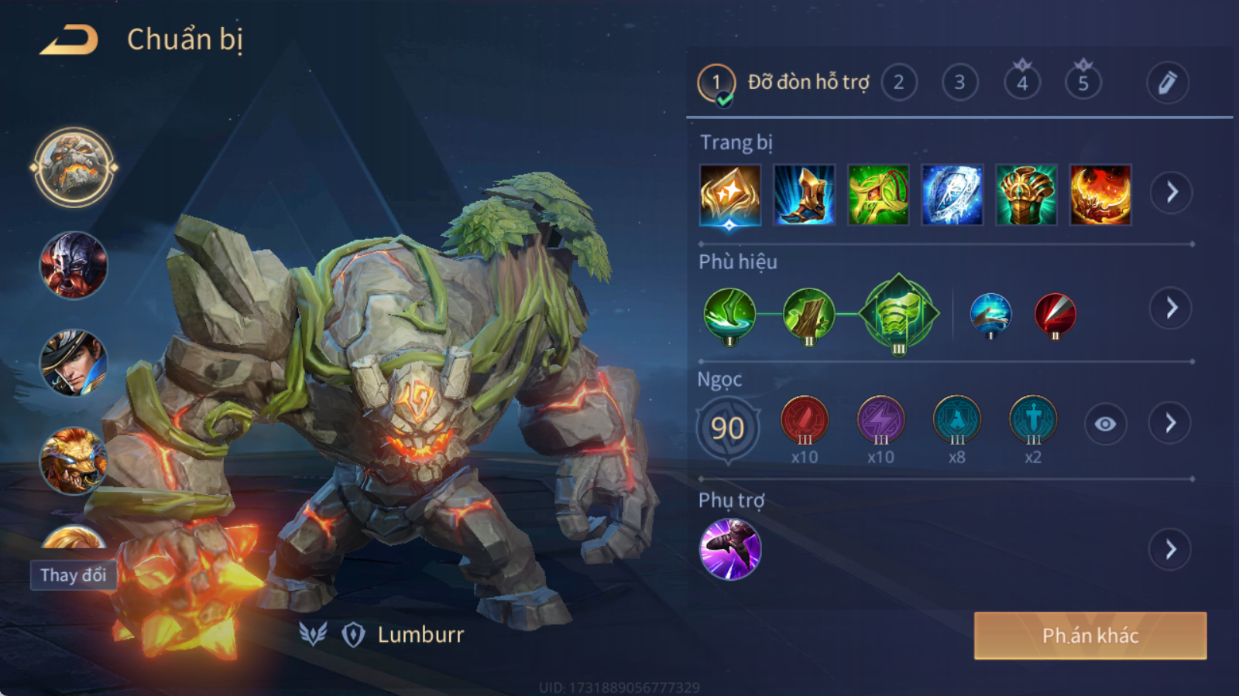
Task: Pick the purple support skill icon
Action: [730, 549]
